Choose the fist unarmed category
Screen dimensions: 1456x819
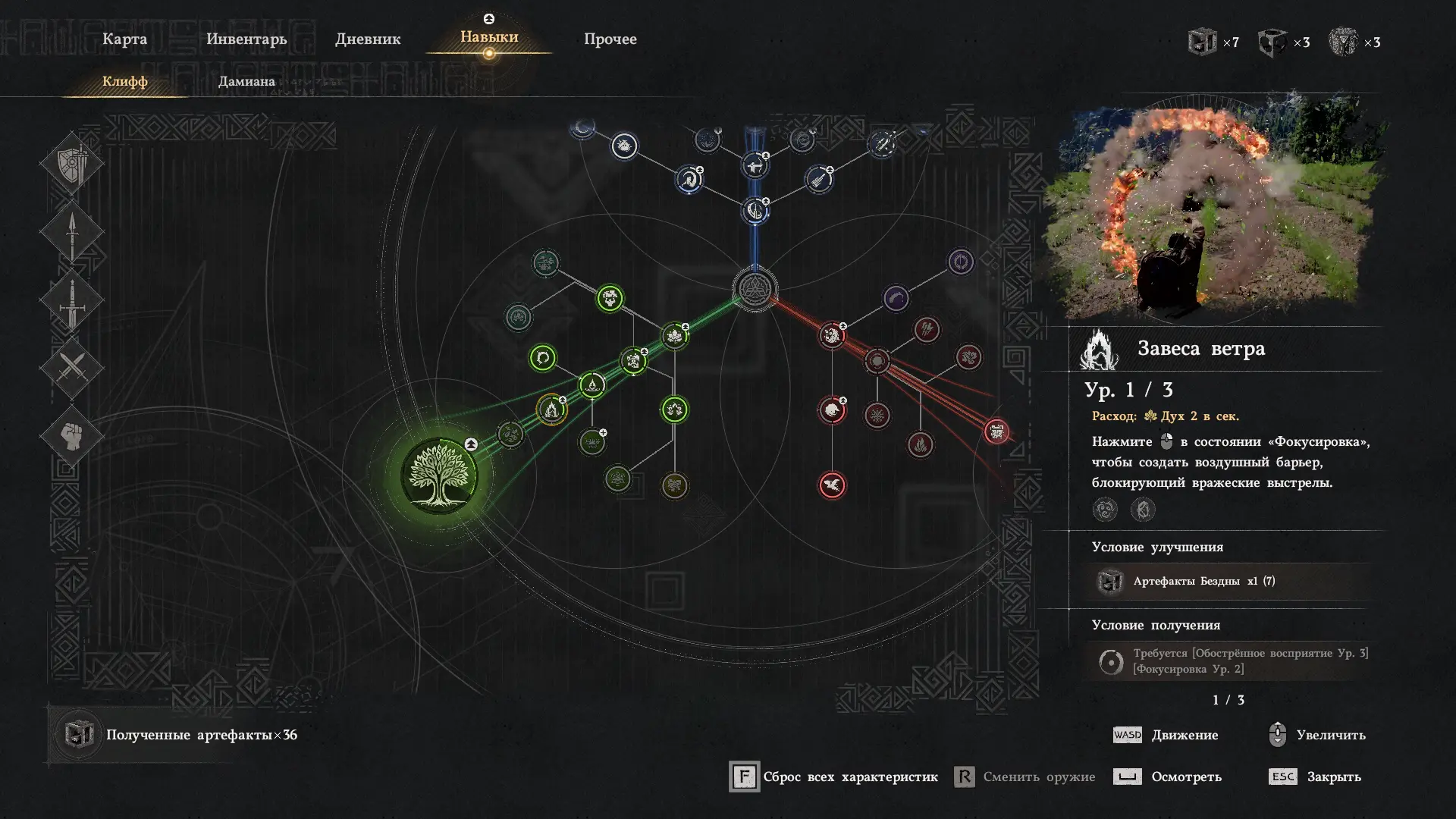tap(72, 436)
